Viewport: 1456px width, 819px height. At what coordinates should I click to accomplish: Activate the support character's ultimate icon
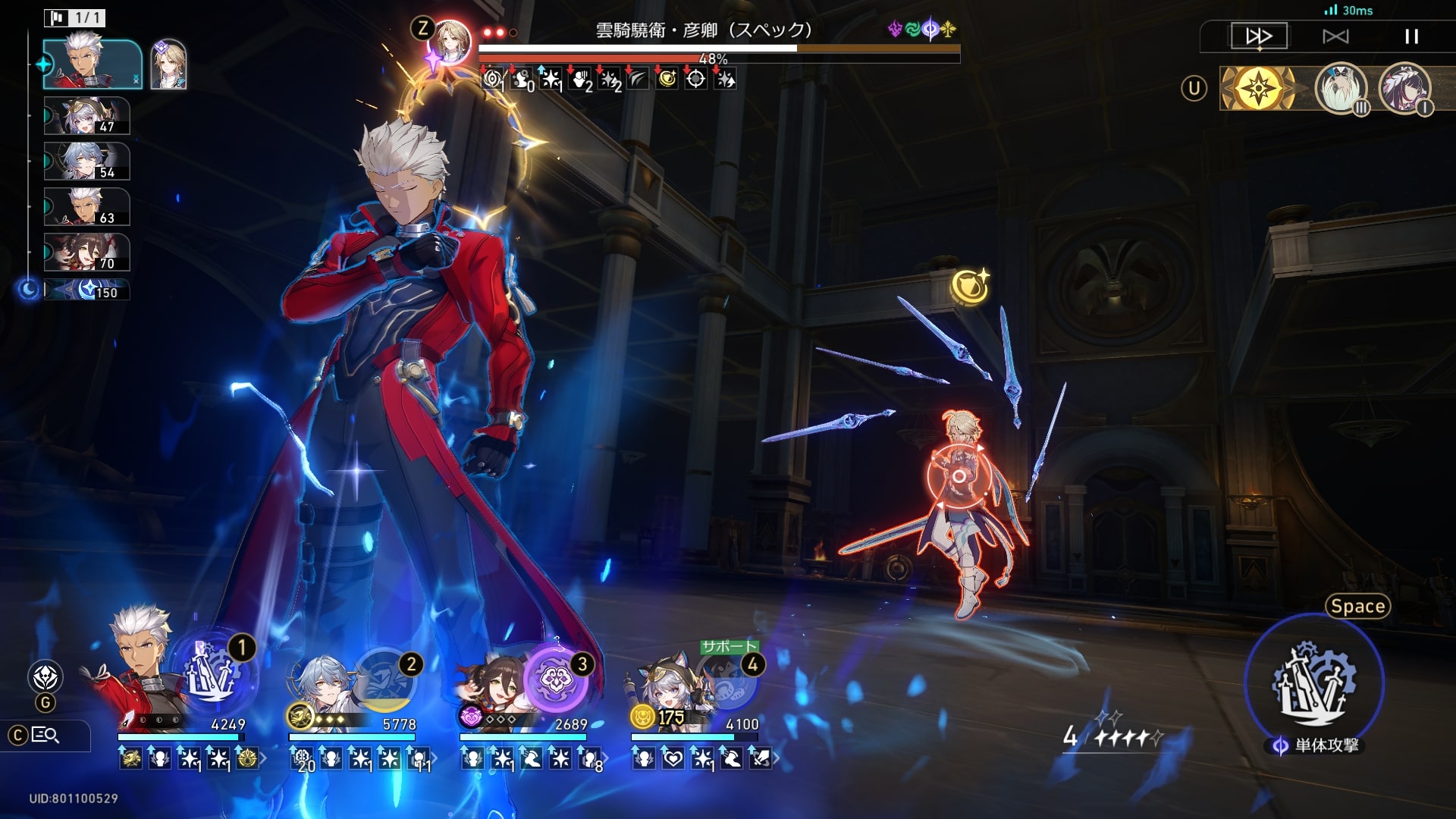726,680
